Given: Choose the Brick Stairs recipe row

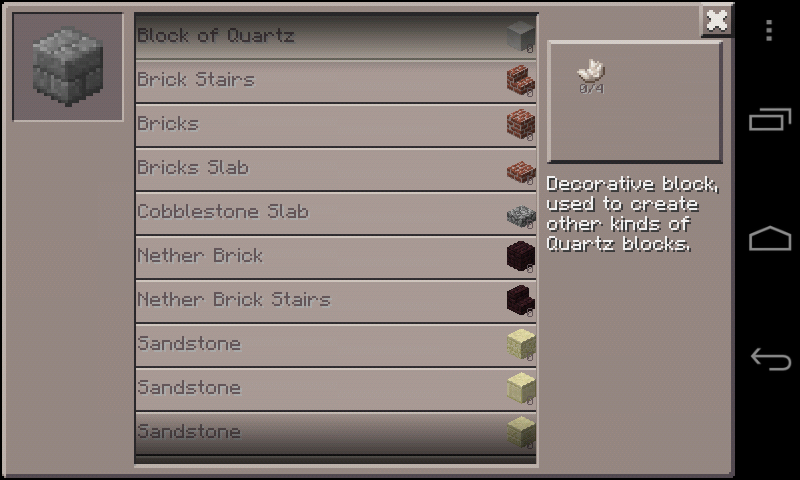Looking at the screenshot, I should pyautogui.click(x=335, y=80).
